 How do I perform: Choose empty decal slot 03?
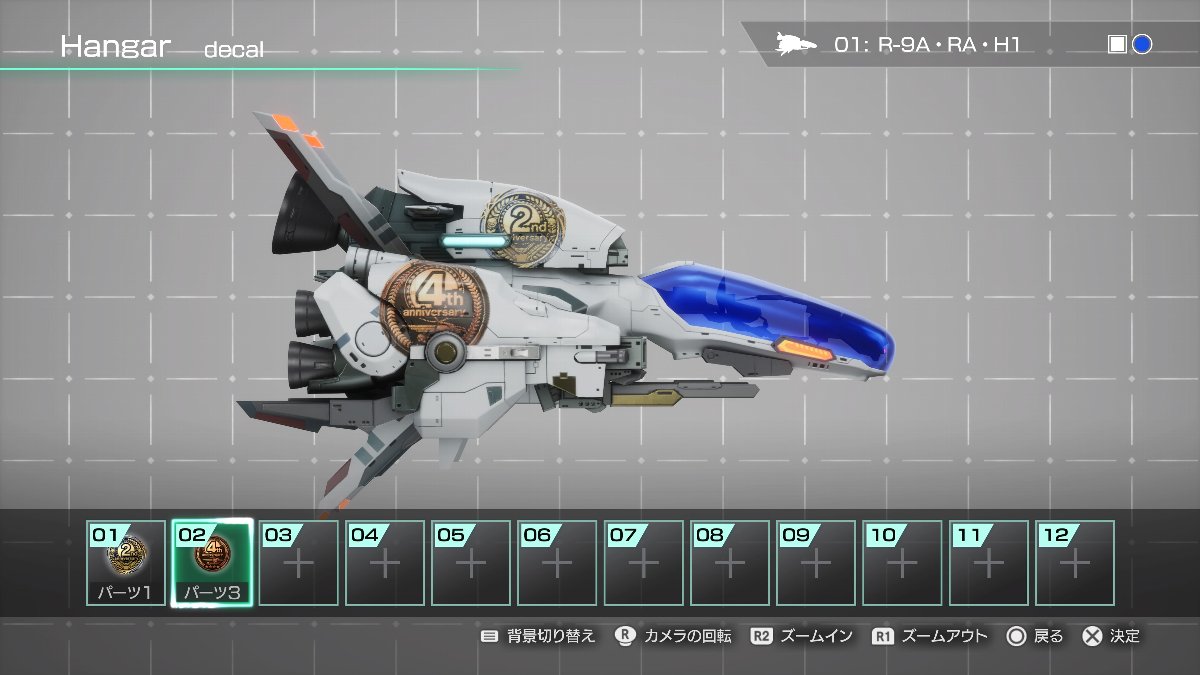click(298, 563)
